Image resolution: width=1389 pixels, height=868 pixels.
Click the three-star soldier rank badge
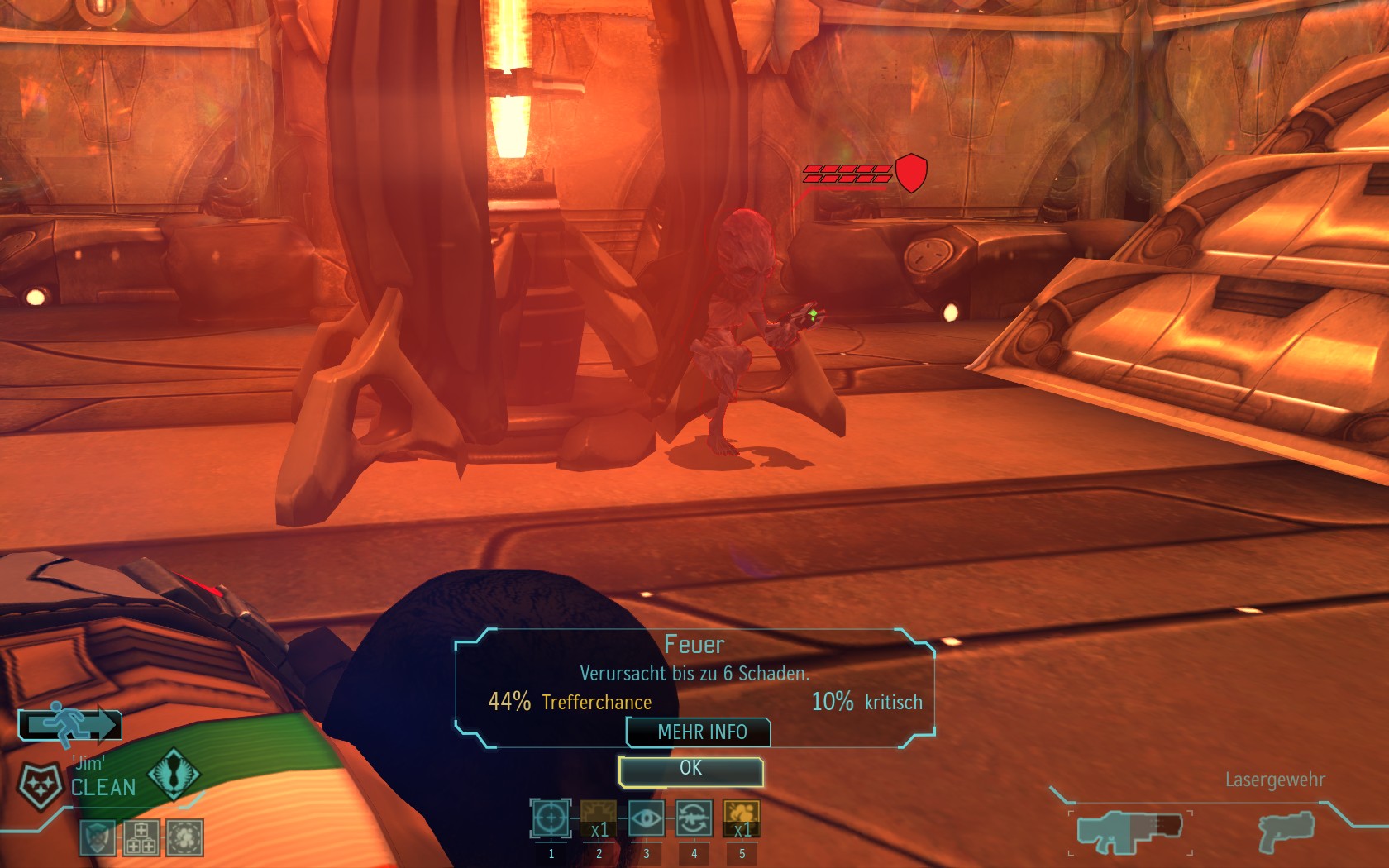pyautogui.click(x=39, y=785)
